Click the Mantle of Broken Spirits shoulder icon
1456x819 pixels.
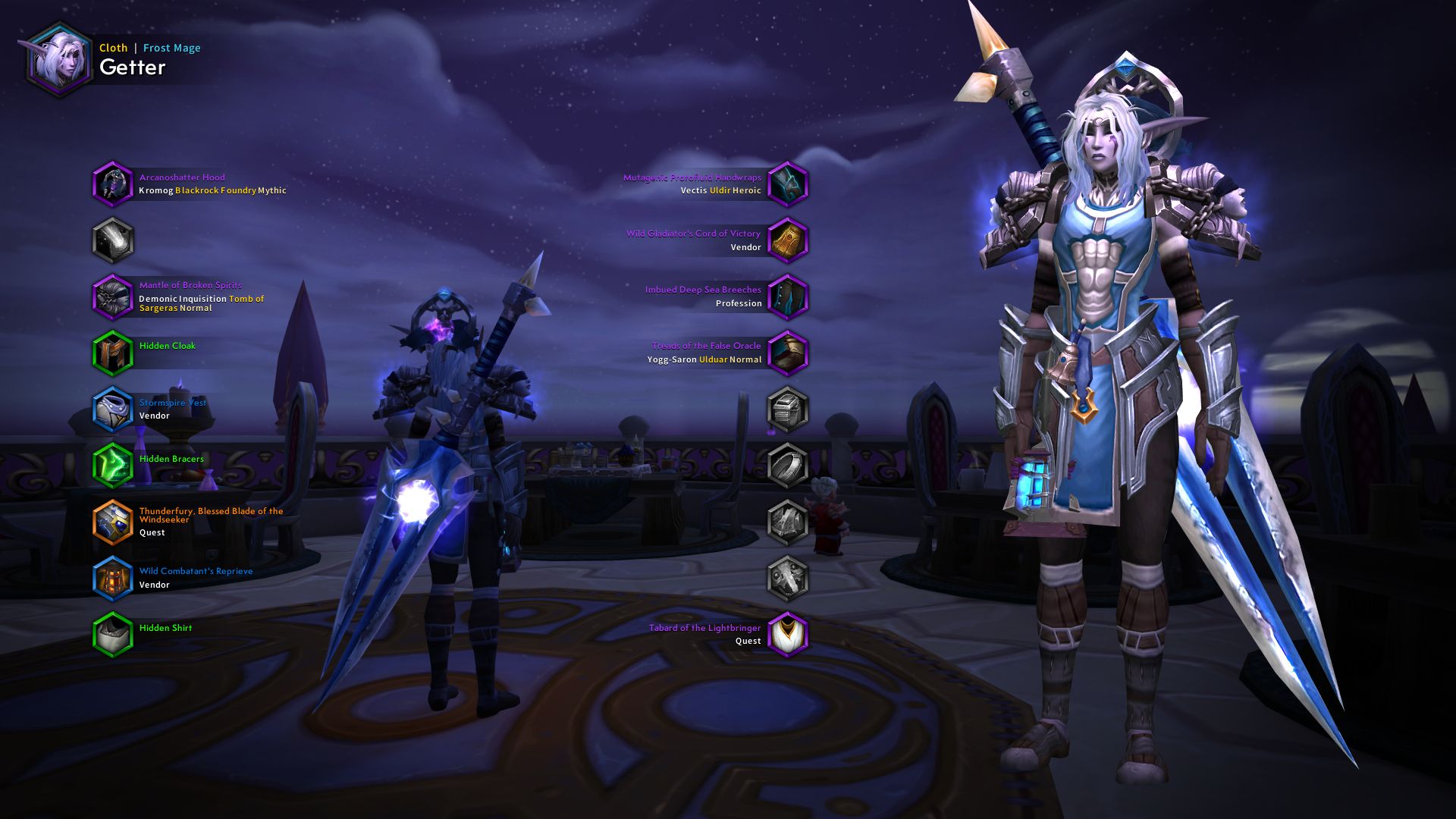pyautogui.click(x=114, y=298)
